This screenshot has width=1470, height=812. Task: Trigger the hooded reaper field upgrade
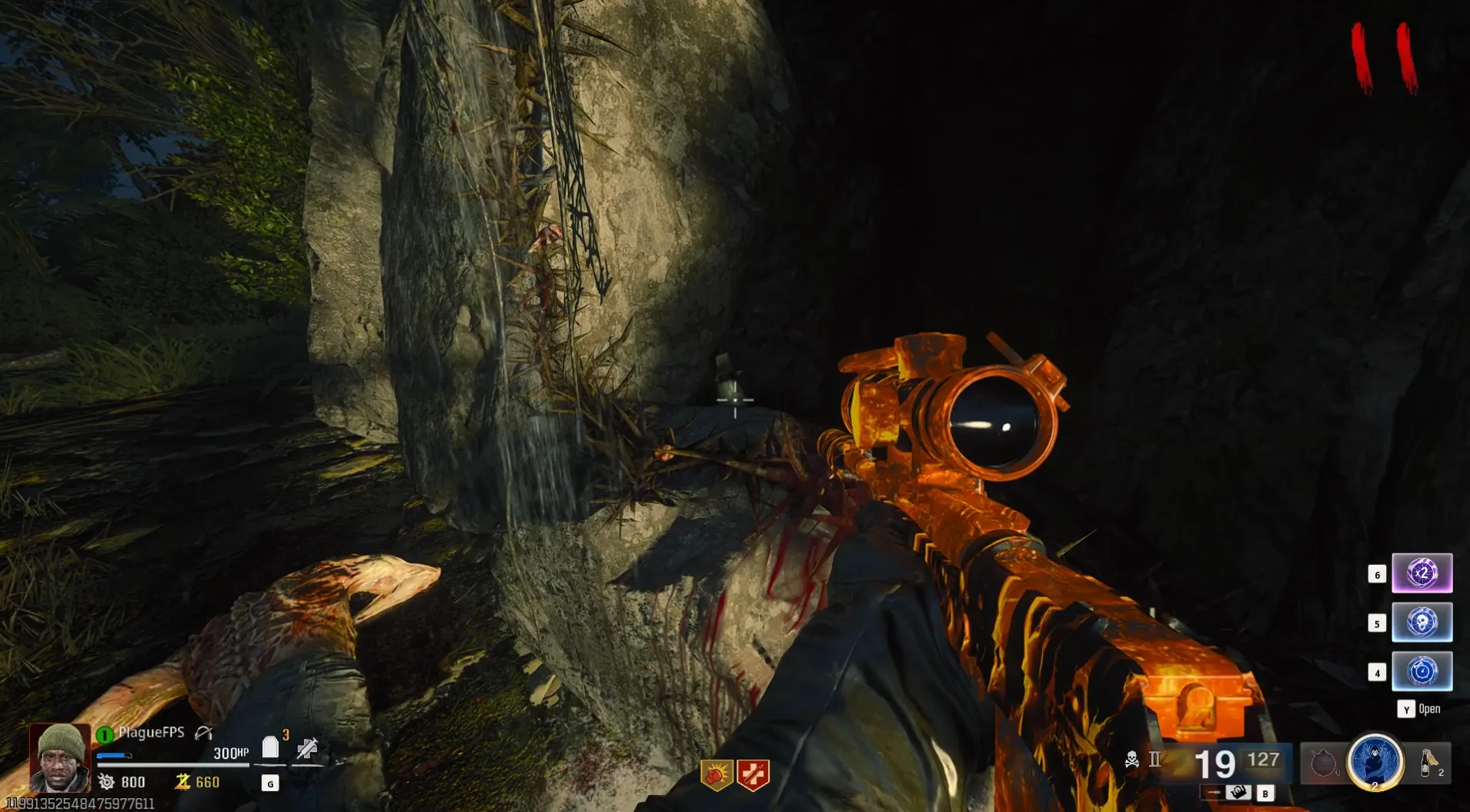pos(1375,762)
